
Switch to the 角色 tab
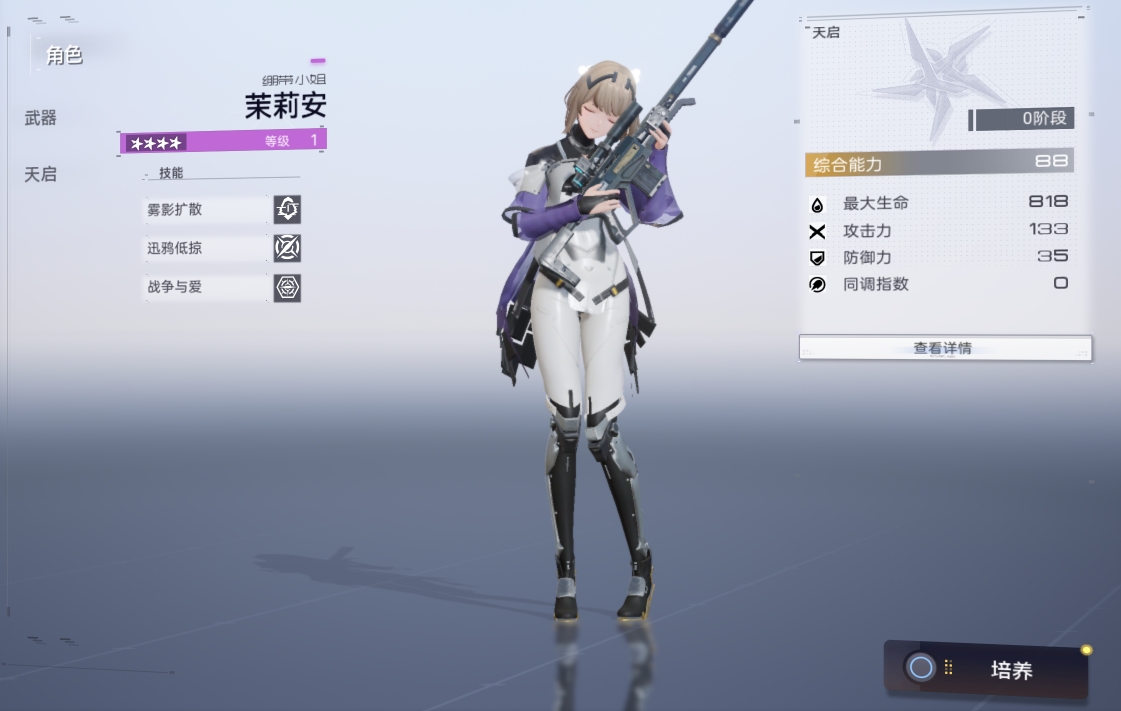pyautogui.click(x=64, y=56)
